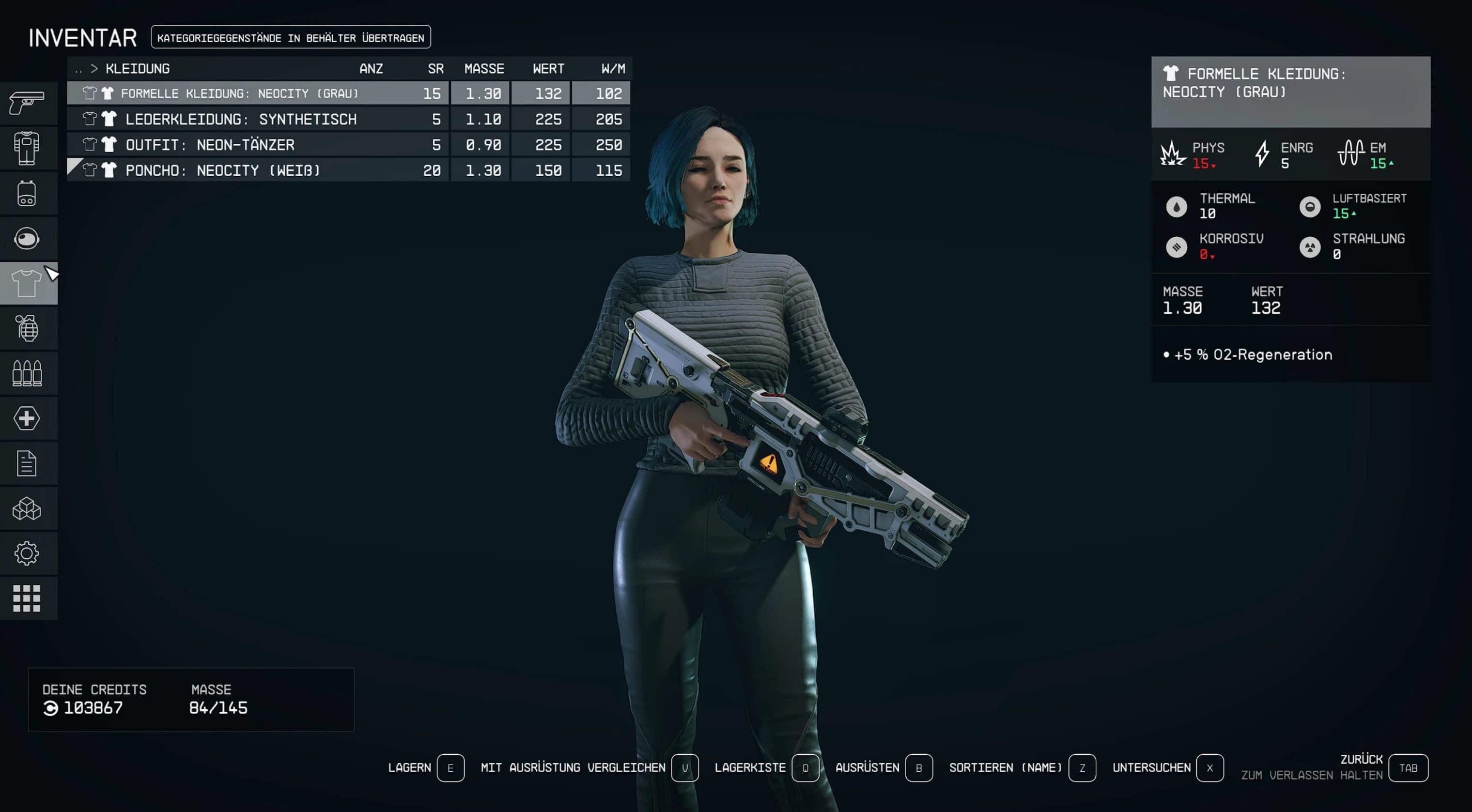Show the helmet category
1472x812 pixels.
[x=27, y=239]
